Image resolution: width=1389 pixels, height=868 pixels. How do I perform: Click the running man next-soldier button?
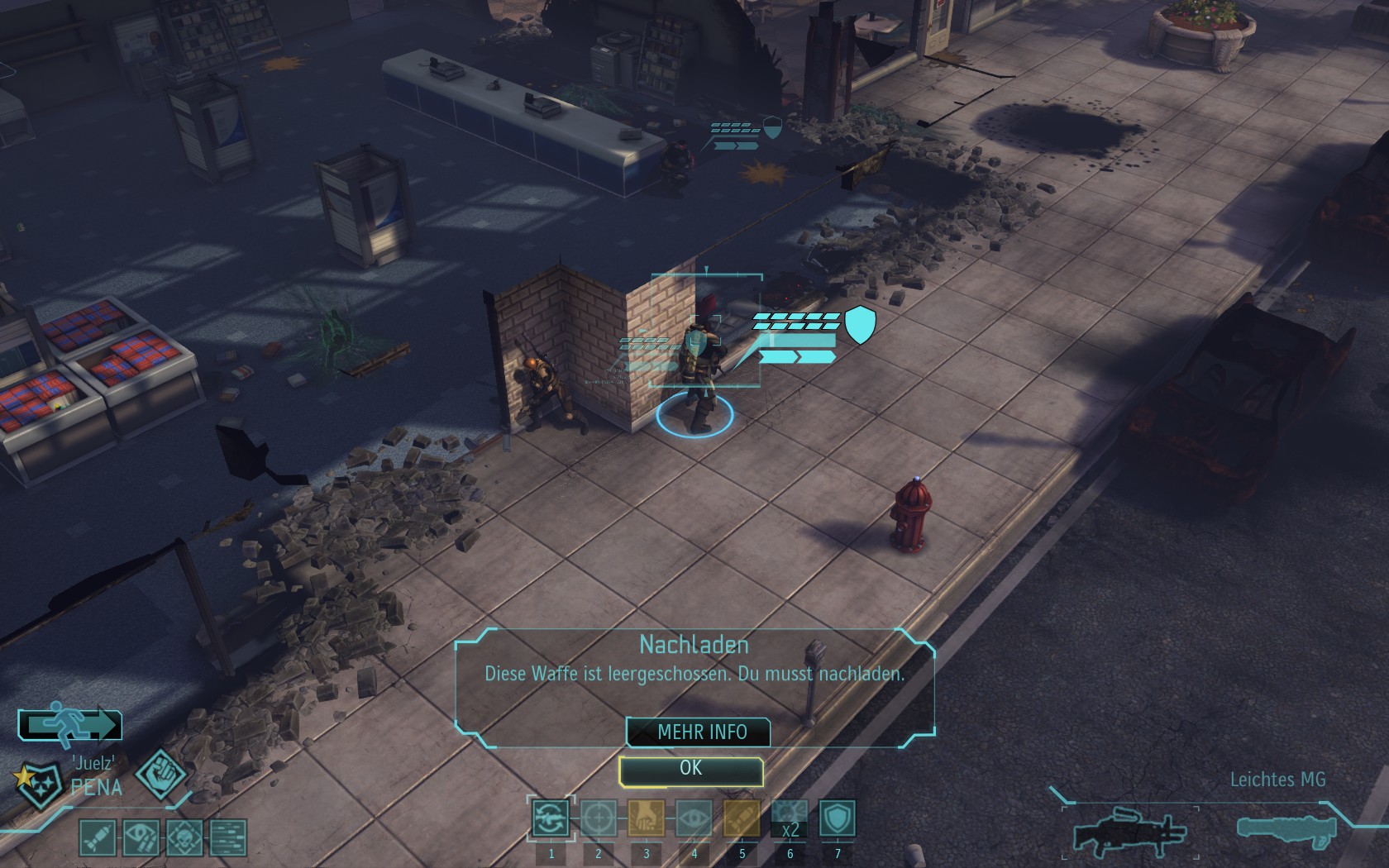[x=70, y=724]
